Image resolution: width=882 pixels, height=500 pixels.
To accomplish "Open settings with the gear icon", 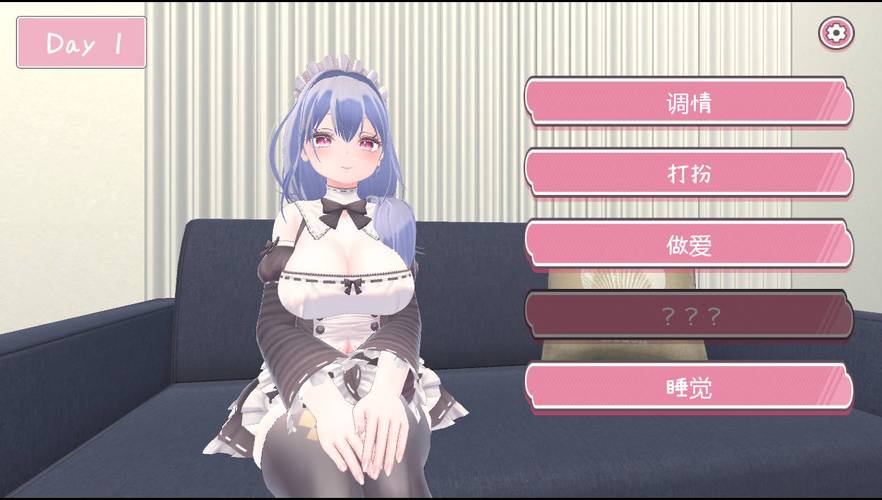I will coord(837,33).
